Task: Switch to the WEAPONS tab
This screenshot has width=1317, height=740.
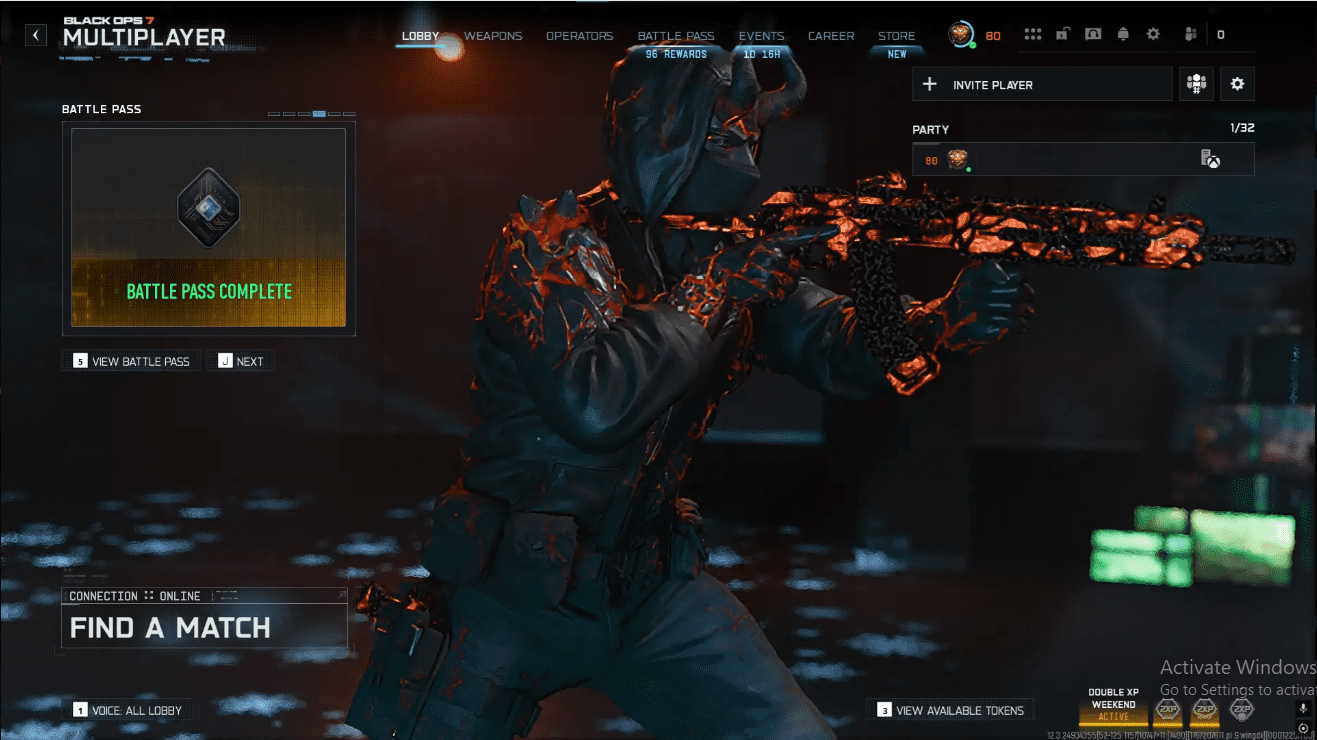Action: 492,35
